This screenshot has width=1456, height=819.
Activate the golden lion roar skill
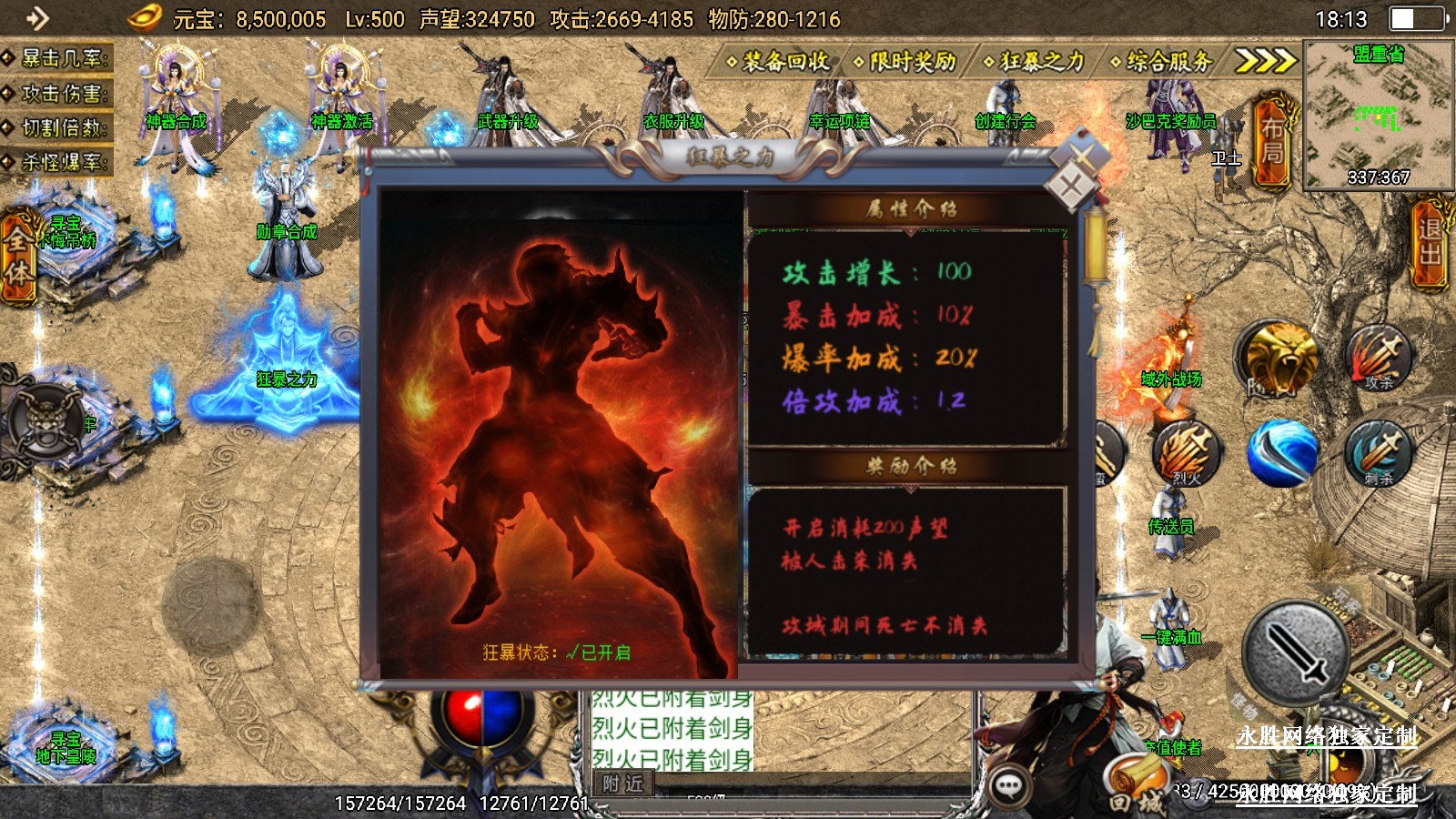(x=1281, y=356)
